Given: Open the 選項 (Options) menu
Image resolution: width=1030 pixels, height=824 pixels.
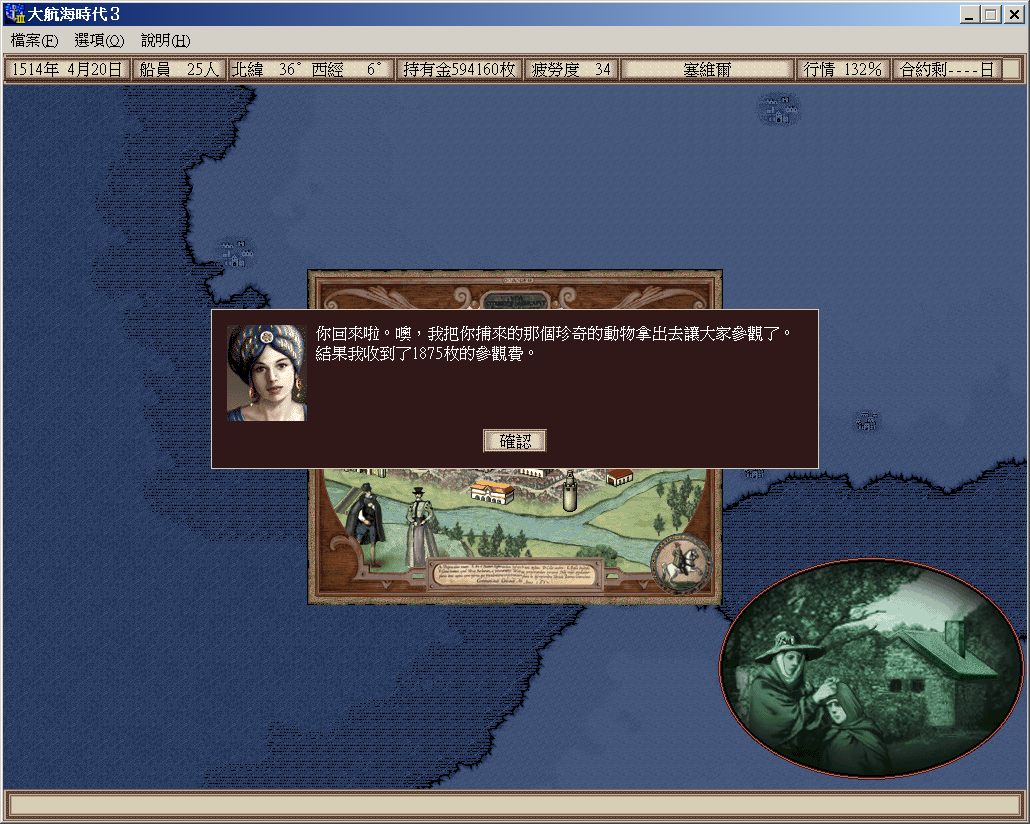Looking at the screenshot, I should (x=99, y=41).
